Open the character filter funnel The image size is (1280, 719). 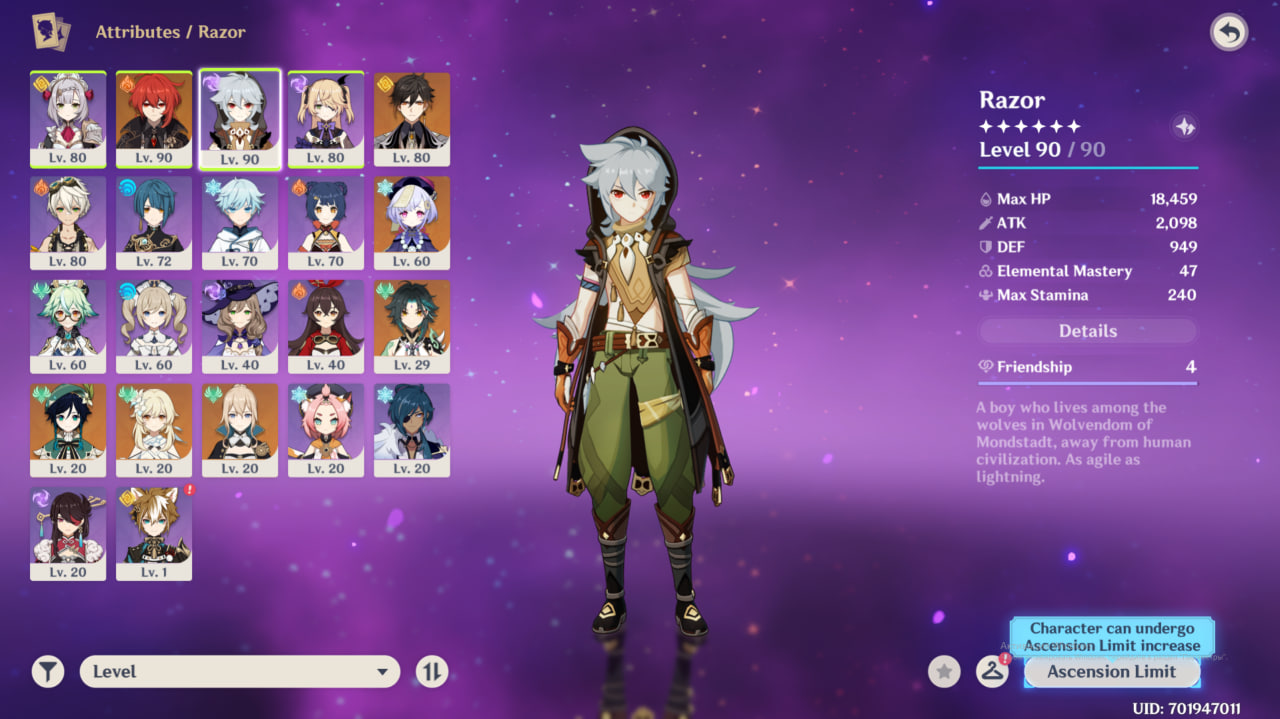(47, 672)
